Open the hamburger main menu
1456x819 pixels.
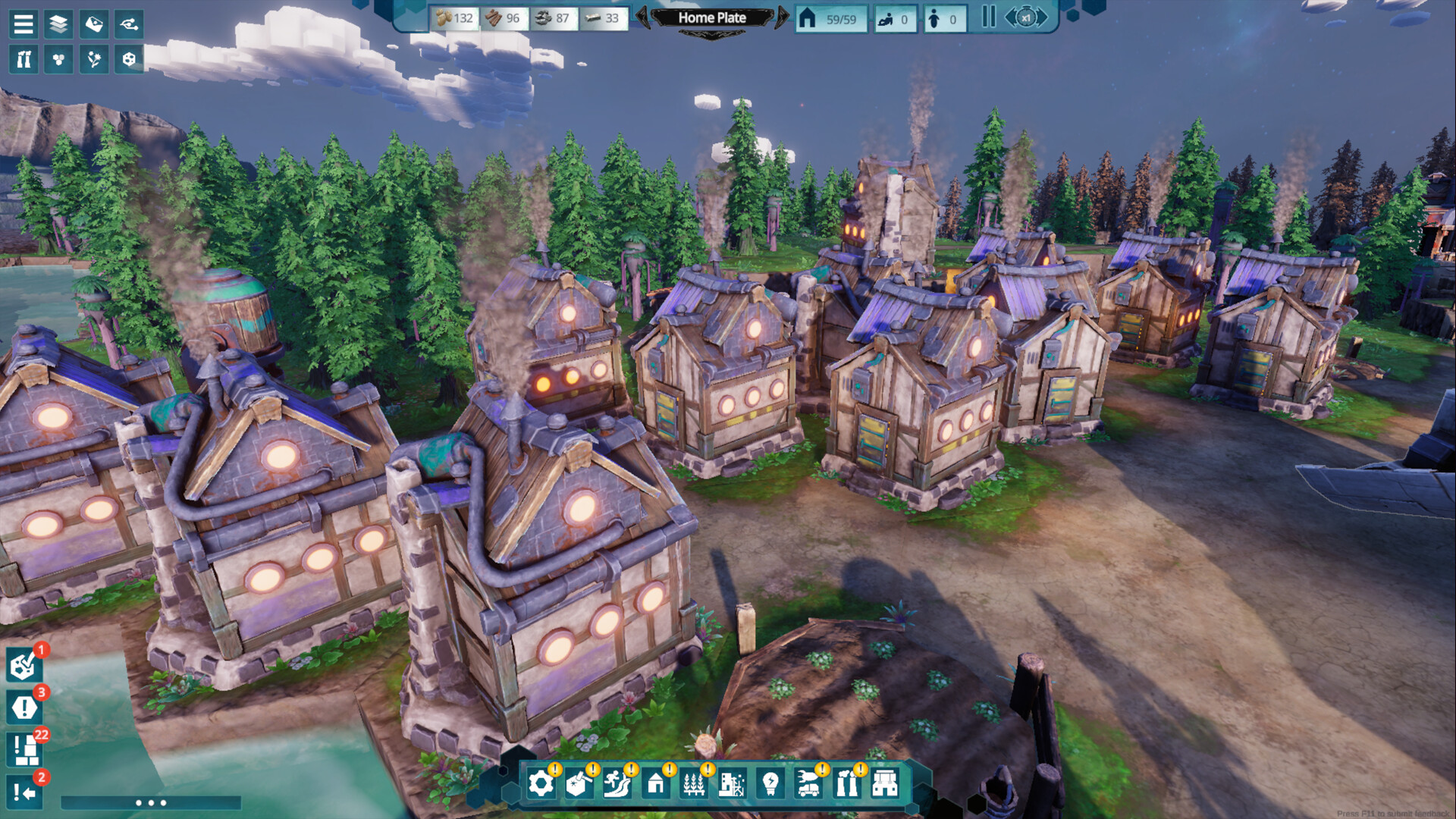pos(24,24)
